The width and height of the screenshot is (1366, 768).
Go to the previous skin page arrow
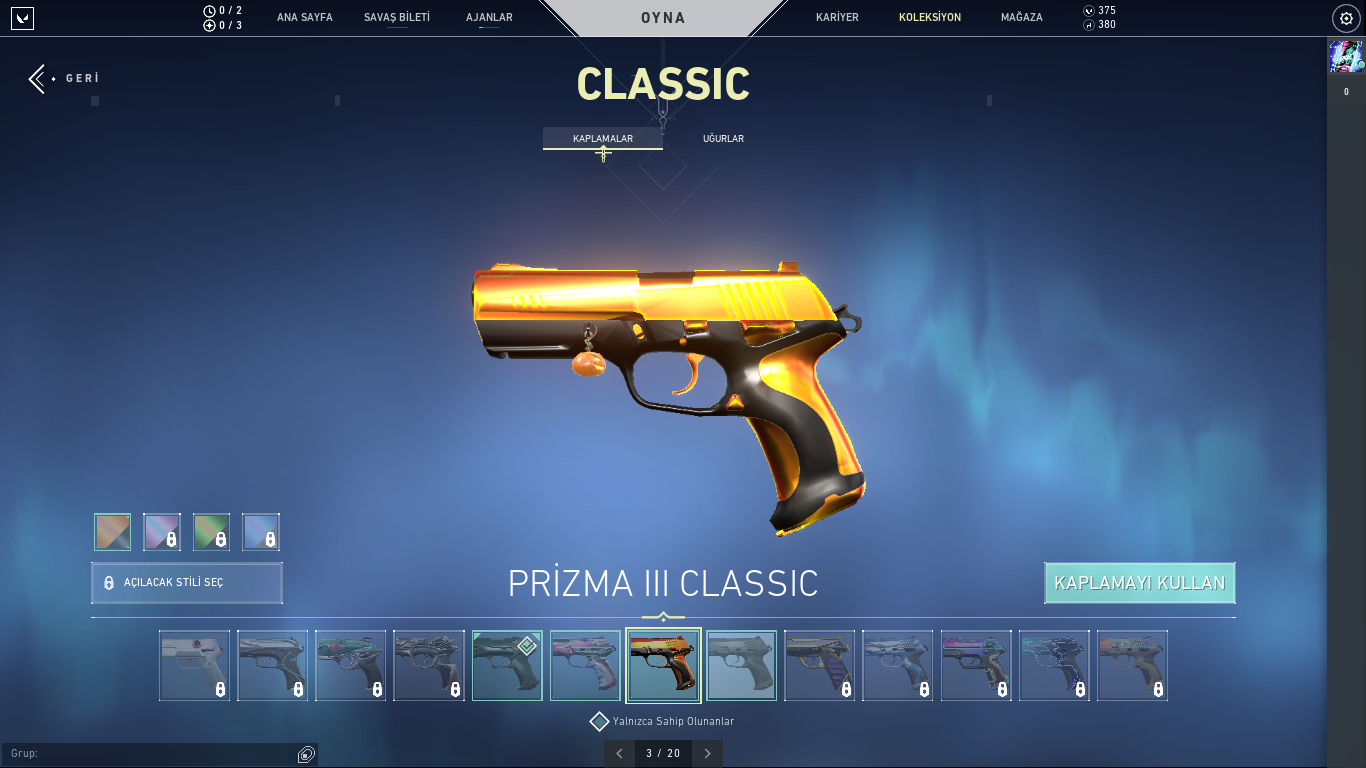click(619, 753)
